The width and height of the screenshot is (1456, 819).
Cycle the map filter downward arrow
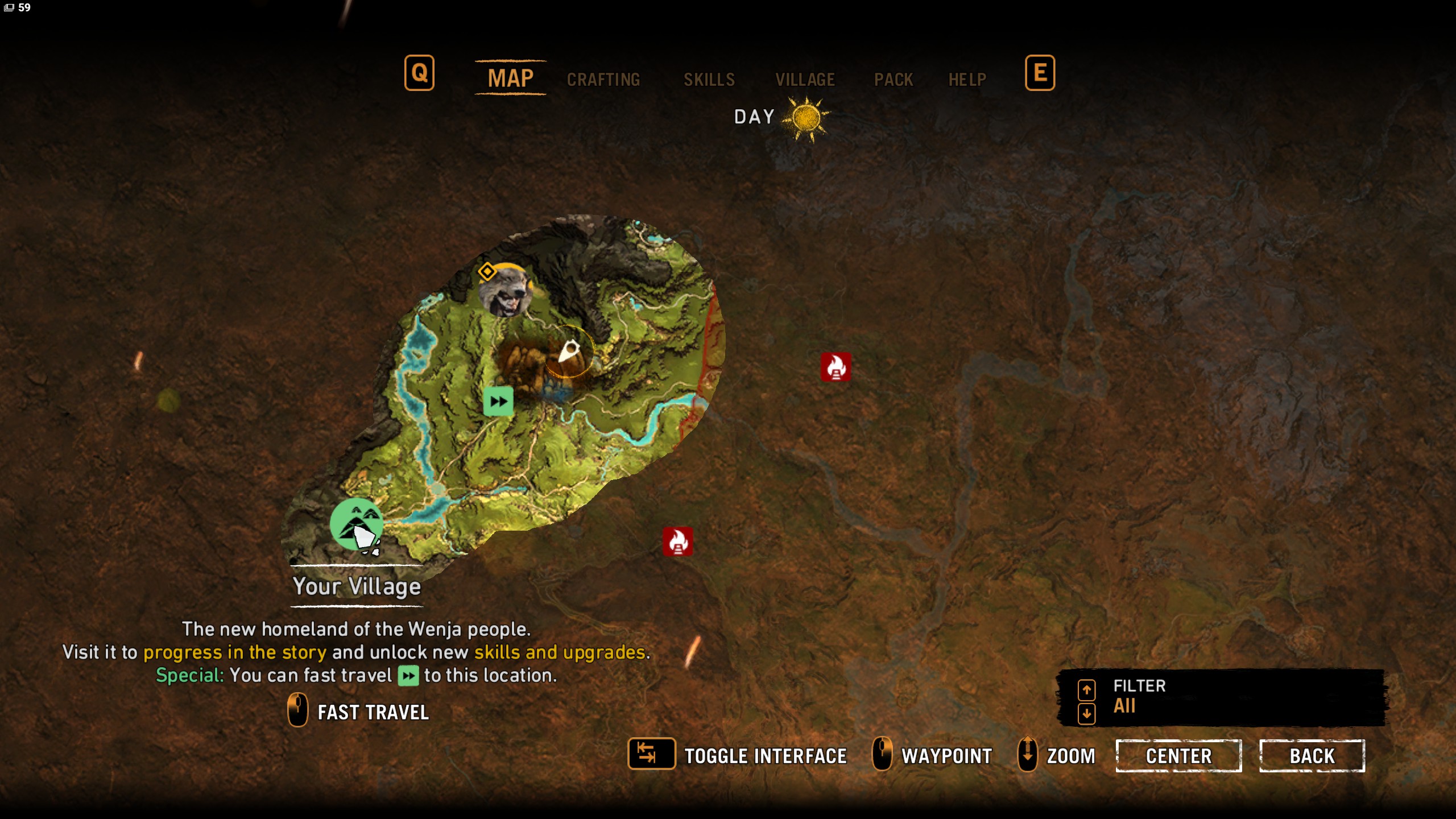(x=1086, y=713)
